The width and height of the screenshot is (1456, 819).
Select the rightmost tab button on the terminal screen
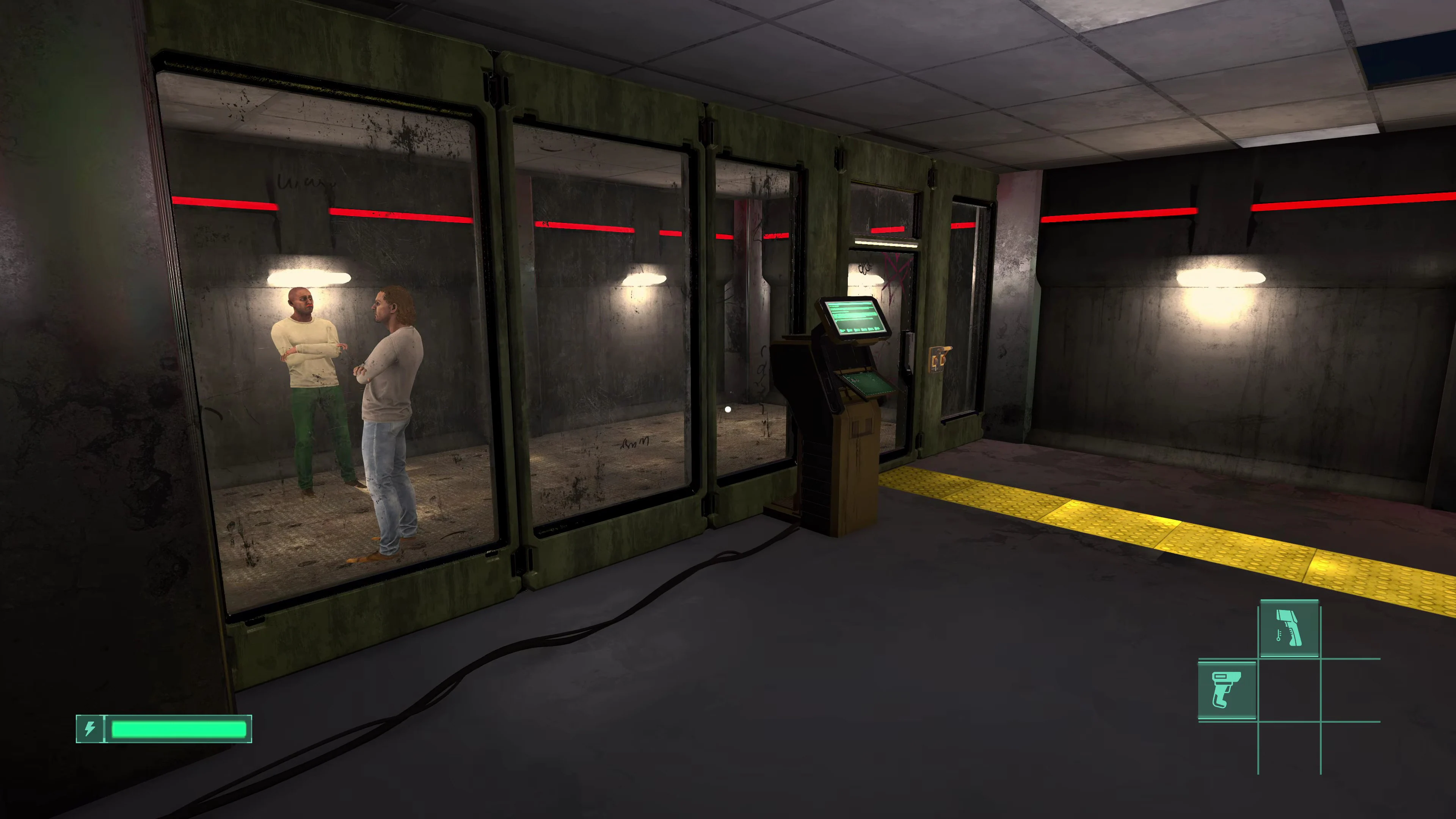coord(877,329)
